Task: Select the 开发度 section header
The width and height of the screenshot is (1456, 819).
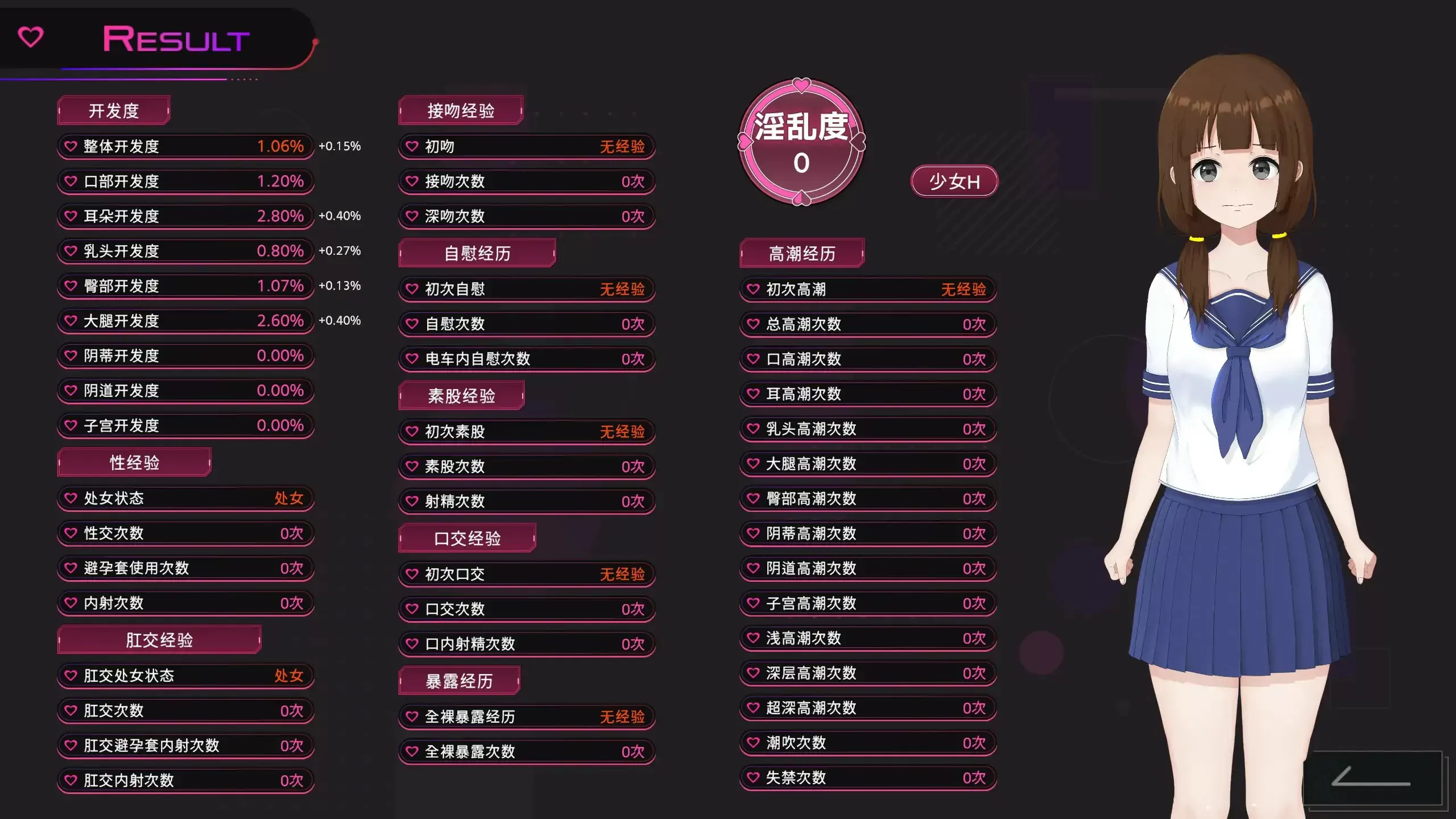Action: click(x=113, y=110)
